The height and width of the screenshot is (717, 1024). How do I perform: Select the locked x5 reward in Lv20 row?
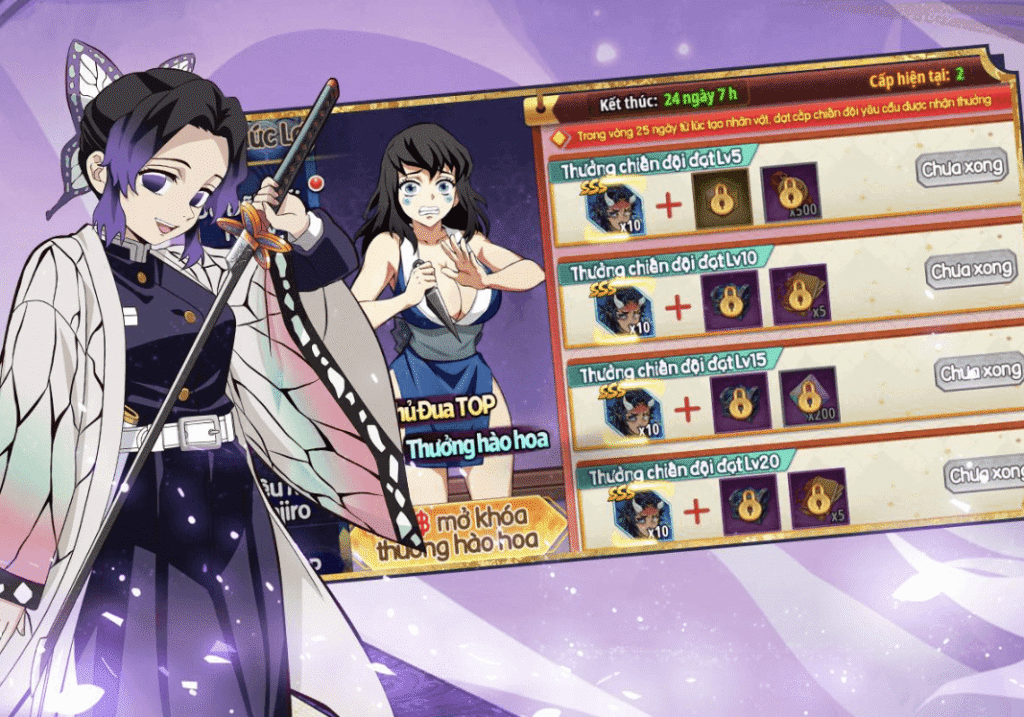point(818,497)
